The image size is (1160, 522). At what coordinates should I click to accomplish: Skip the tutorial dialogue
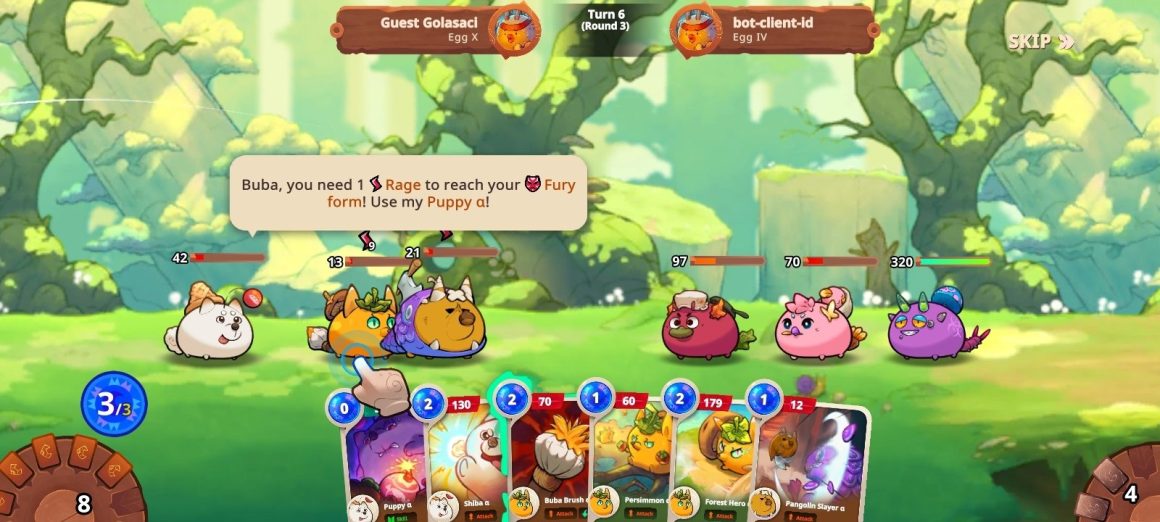(x=1040, y=42)
